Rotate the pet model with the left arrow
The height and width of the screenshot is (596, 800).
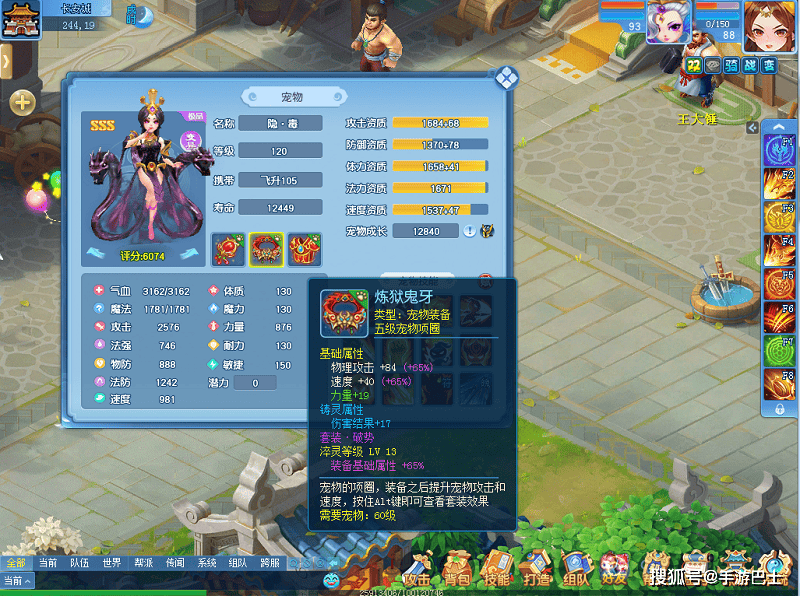(97, 254)
